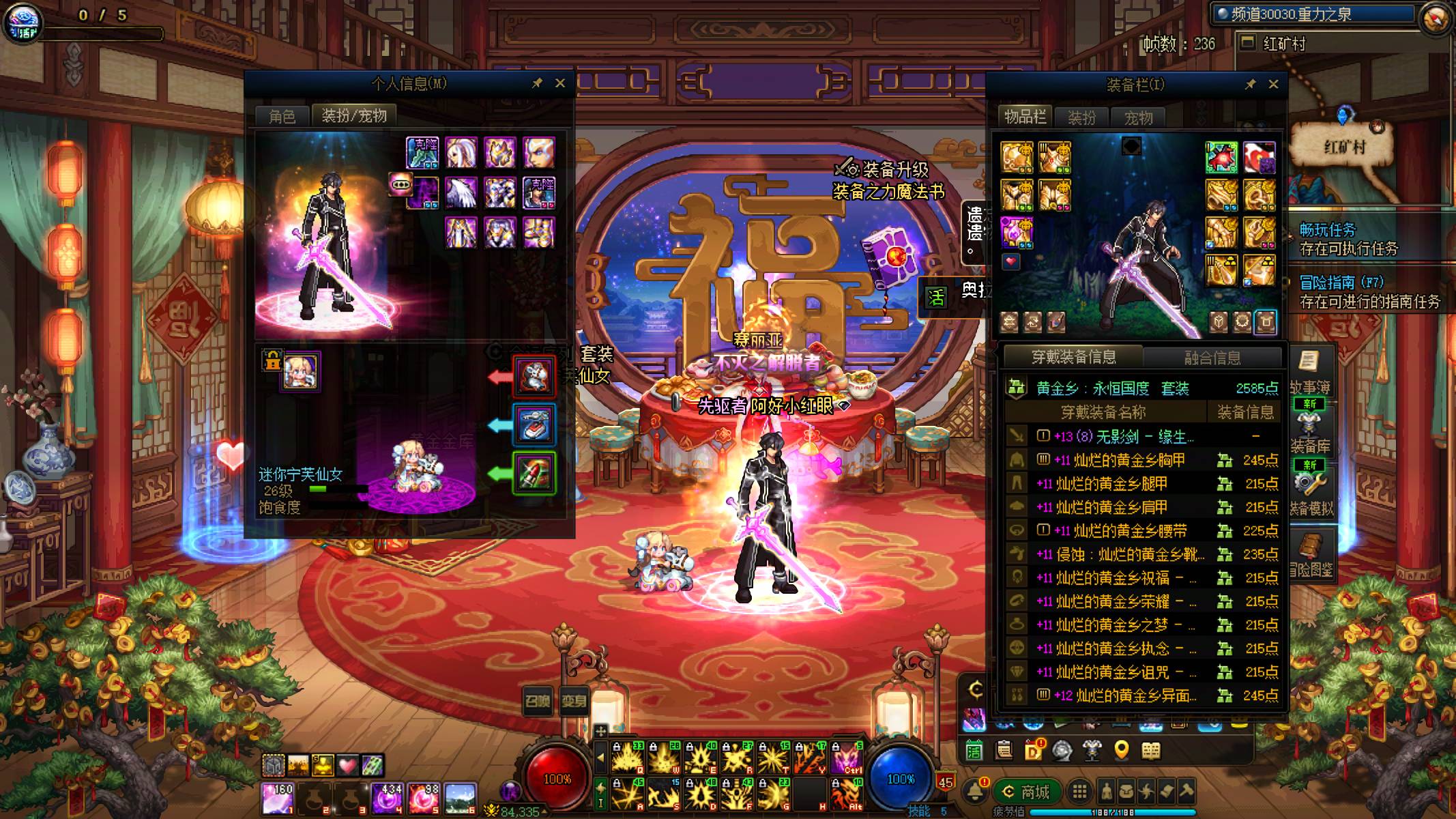
Task: Switch to the 装扮 tab in equipment window
Action: 1081,117
